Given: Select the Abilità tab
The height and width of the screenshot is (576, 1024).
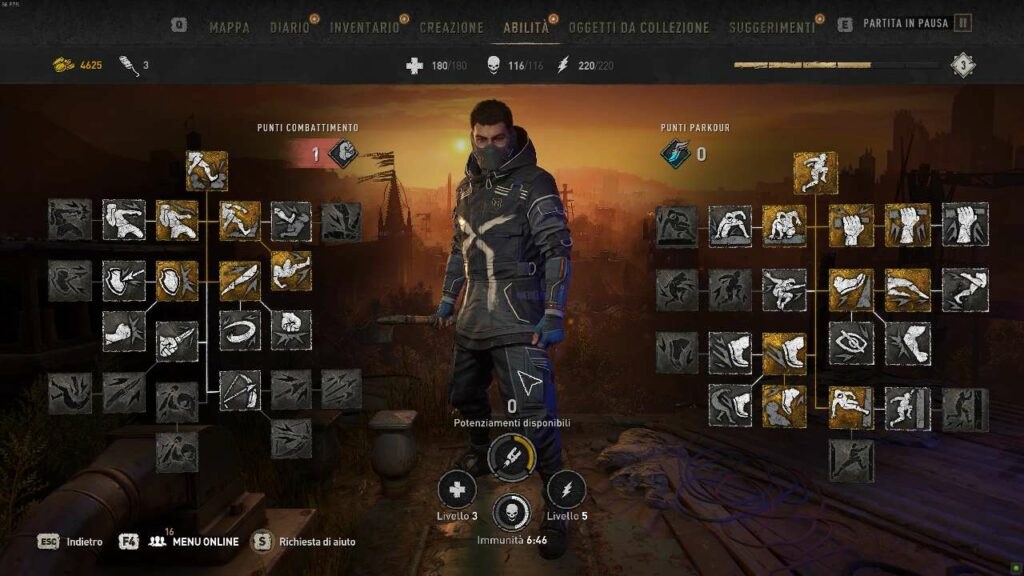Looking at the screenshot, I should click(x=526, y=28).
